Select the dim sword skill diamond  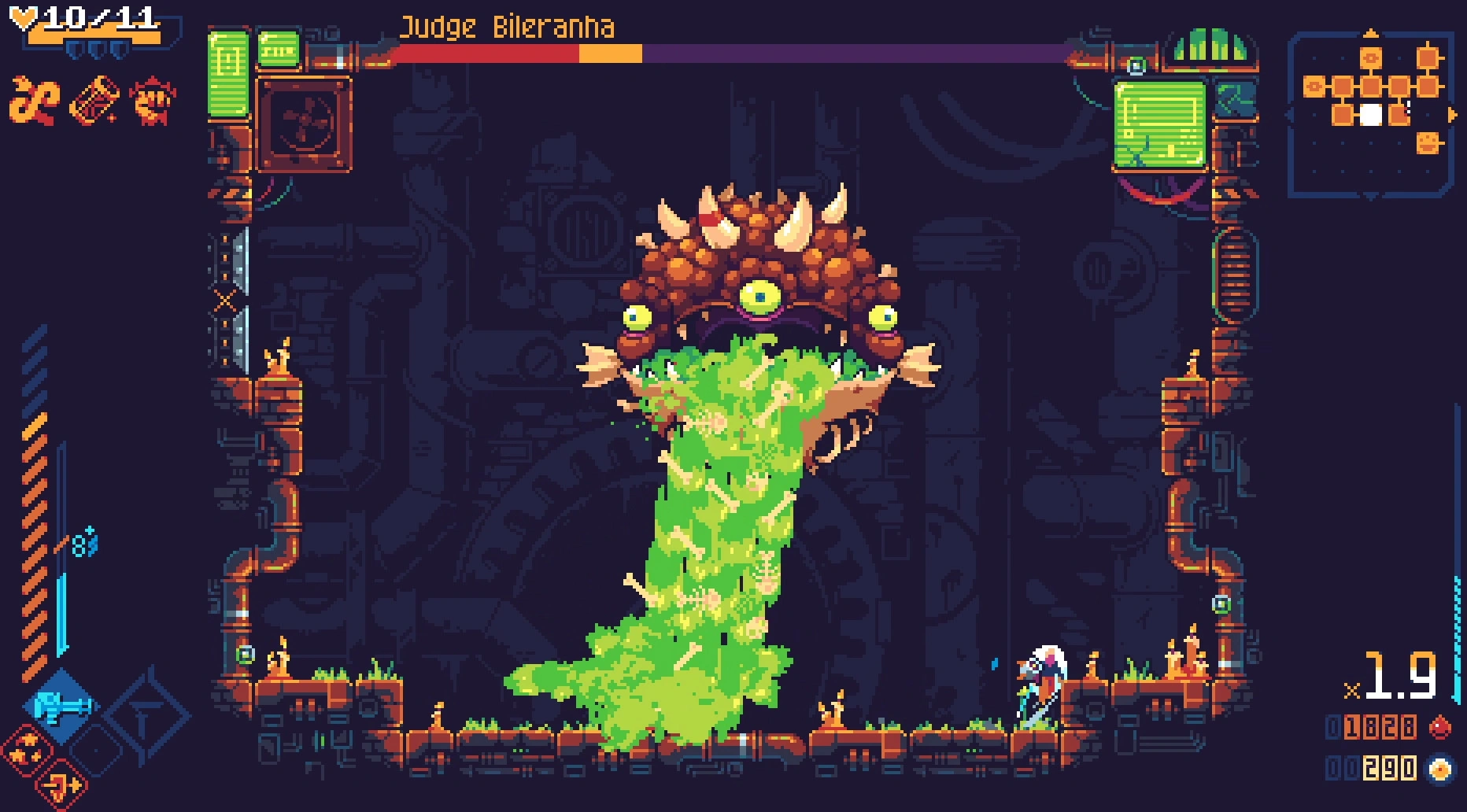pyautogui.click(x=146, y=717)
